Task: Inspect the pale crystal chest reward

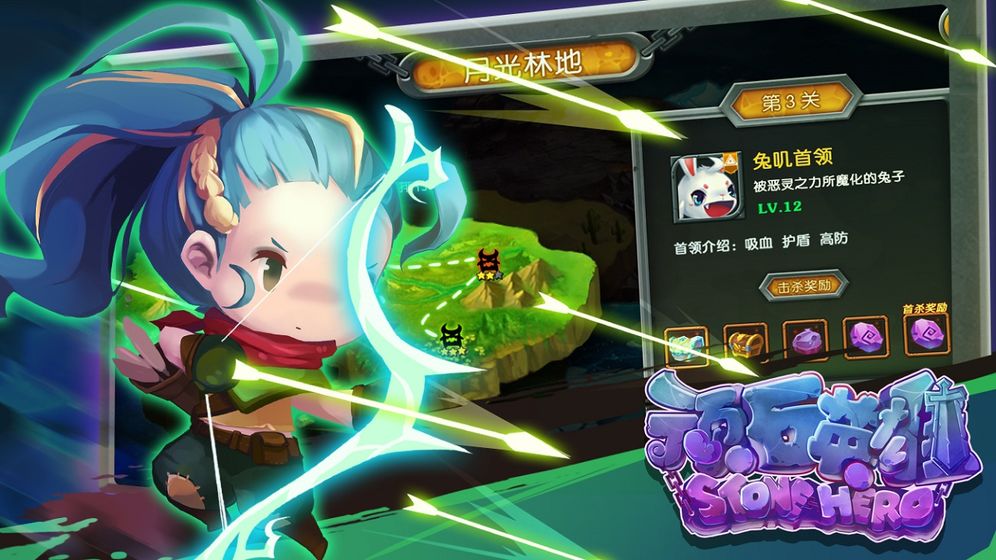Action: tap(687, 346)
